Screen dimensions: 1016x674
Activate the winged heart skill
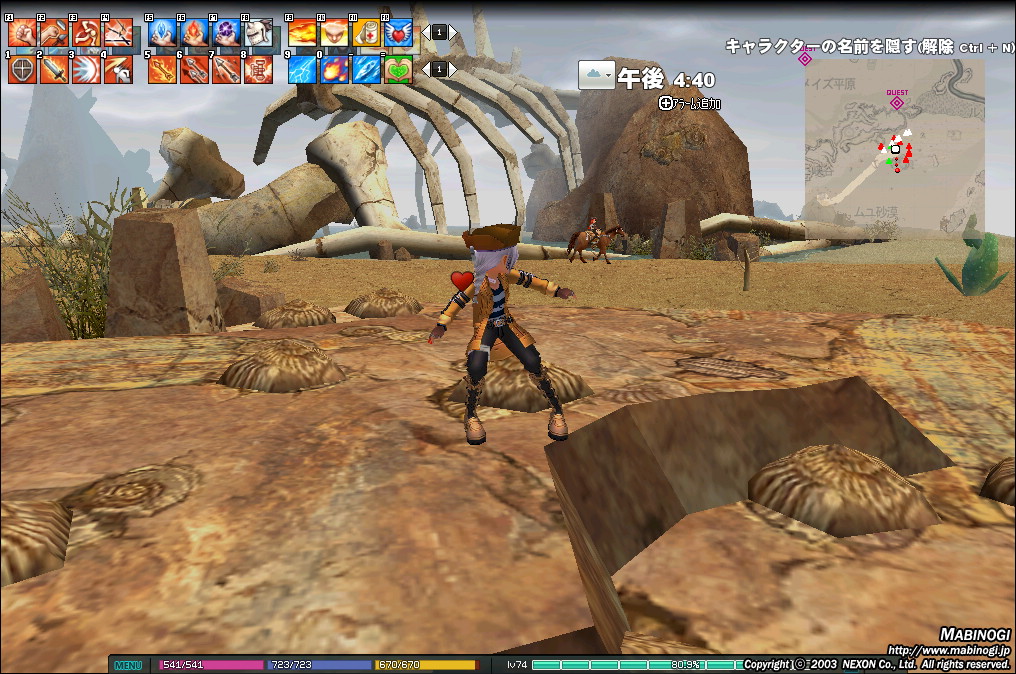pos(398,33)
